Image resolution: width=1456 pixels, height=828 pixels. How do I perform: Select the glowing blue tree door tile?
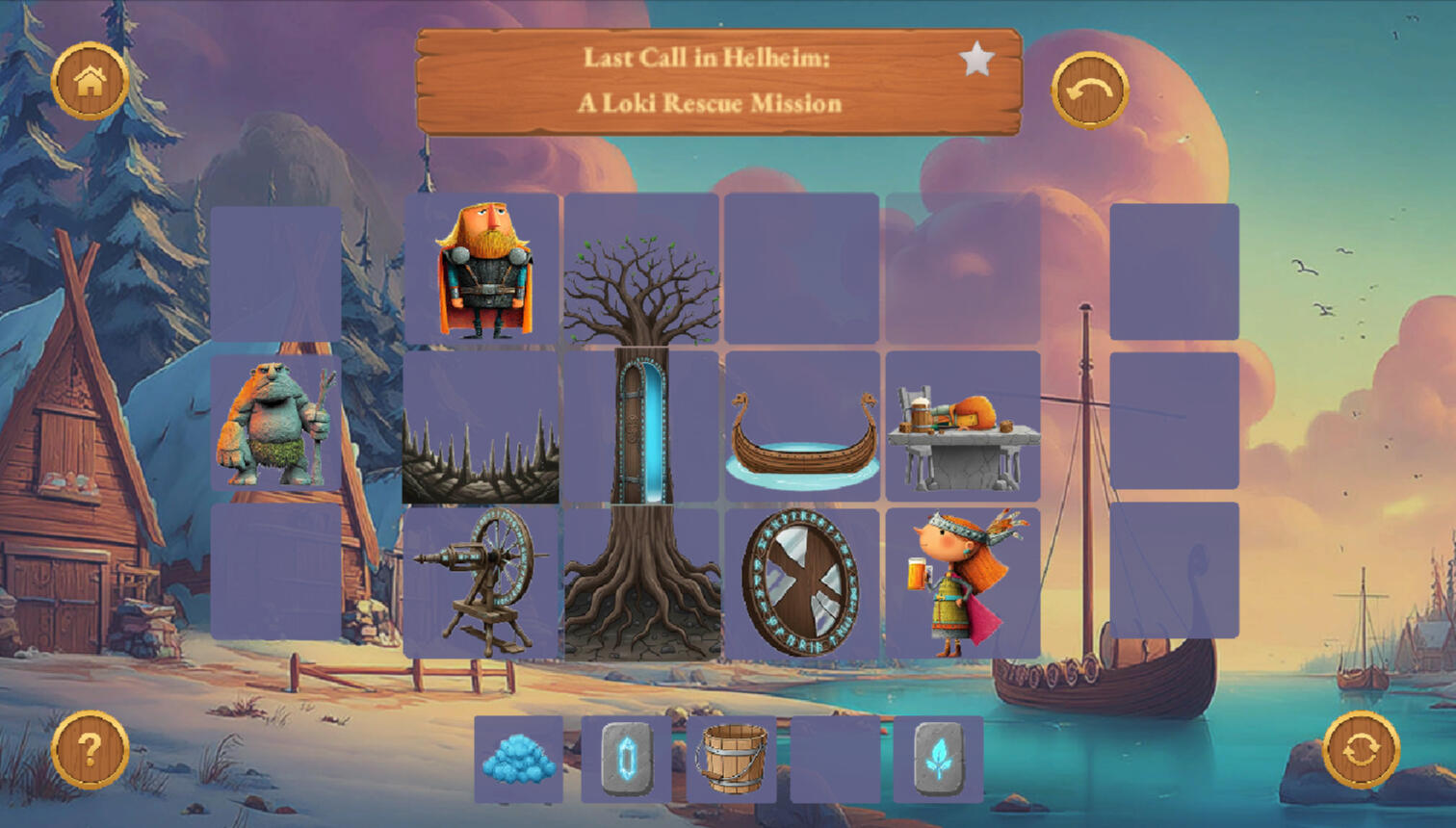coord(641,427)
